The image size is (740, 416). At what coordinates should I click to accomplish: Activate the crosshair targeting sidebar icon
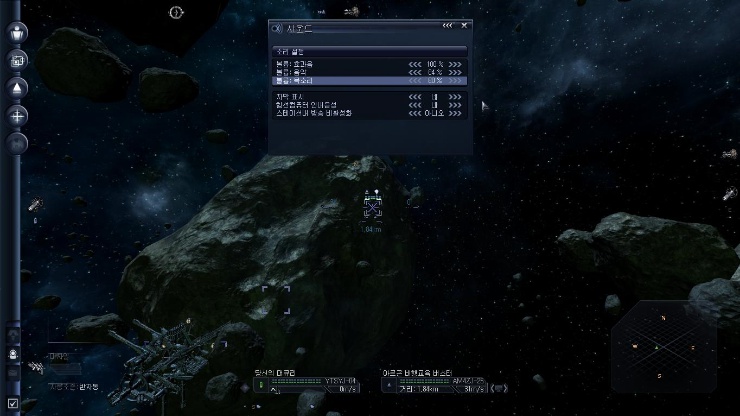18,115
